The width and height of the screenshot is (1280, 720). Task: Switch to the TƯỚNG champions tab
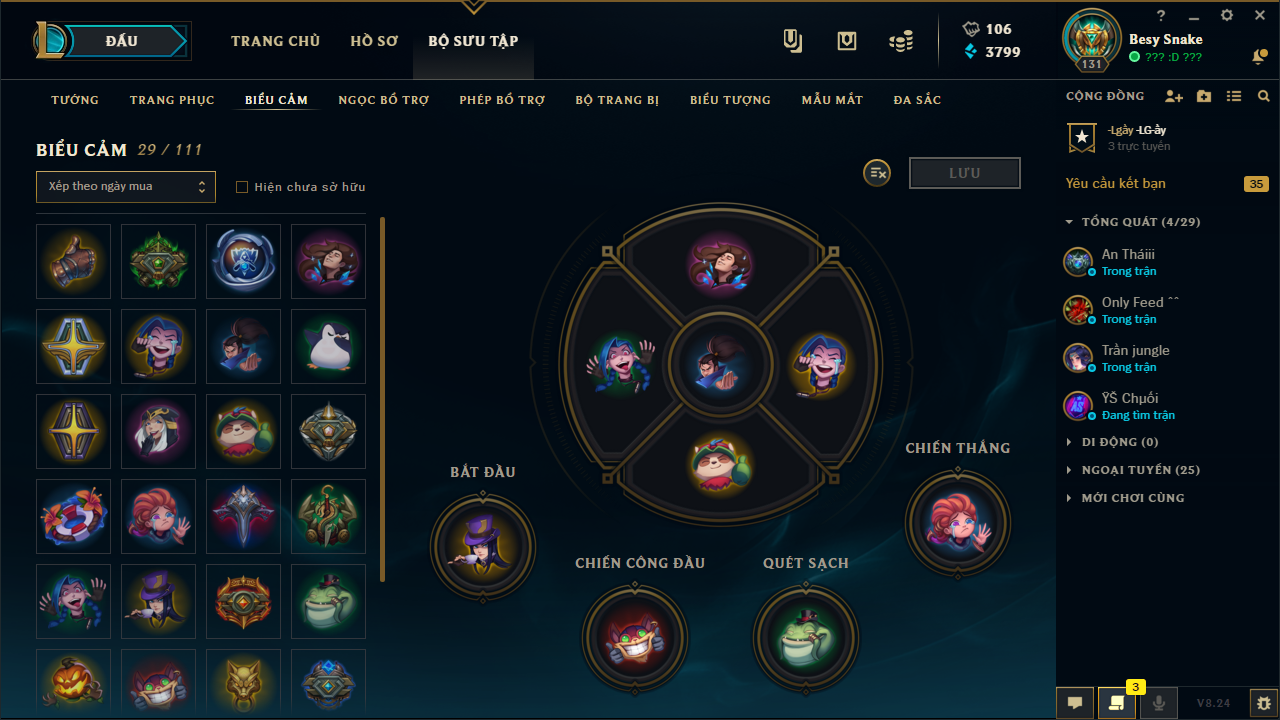pyautogui.click(x=75, y=100)
